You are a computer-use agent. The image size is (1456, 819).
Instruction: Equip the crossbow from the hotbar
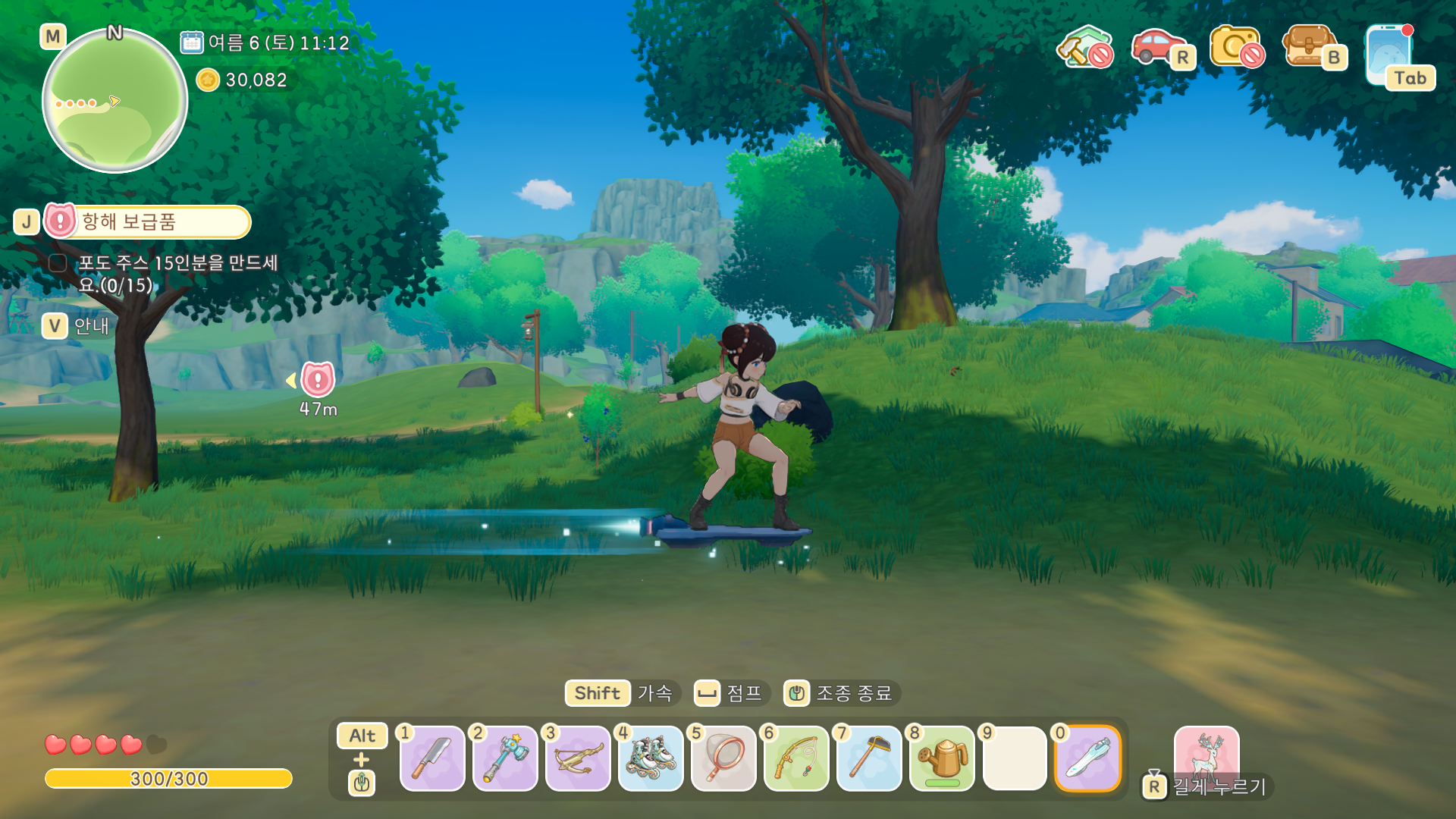[578, 758]
